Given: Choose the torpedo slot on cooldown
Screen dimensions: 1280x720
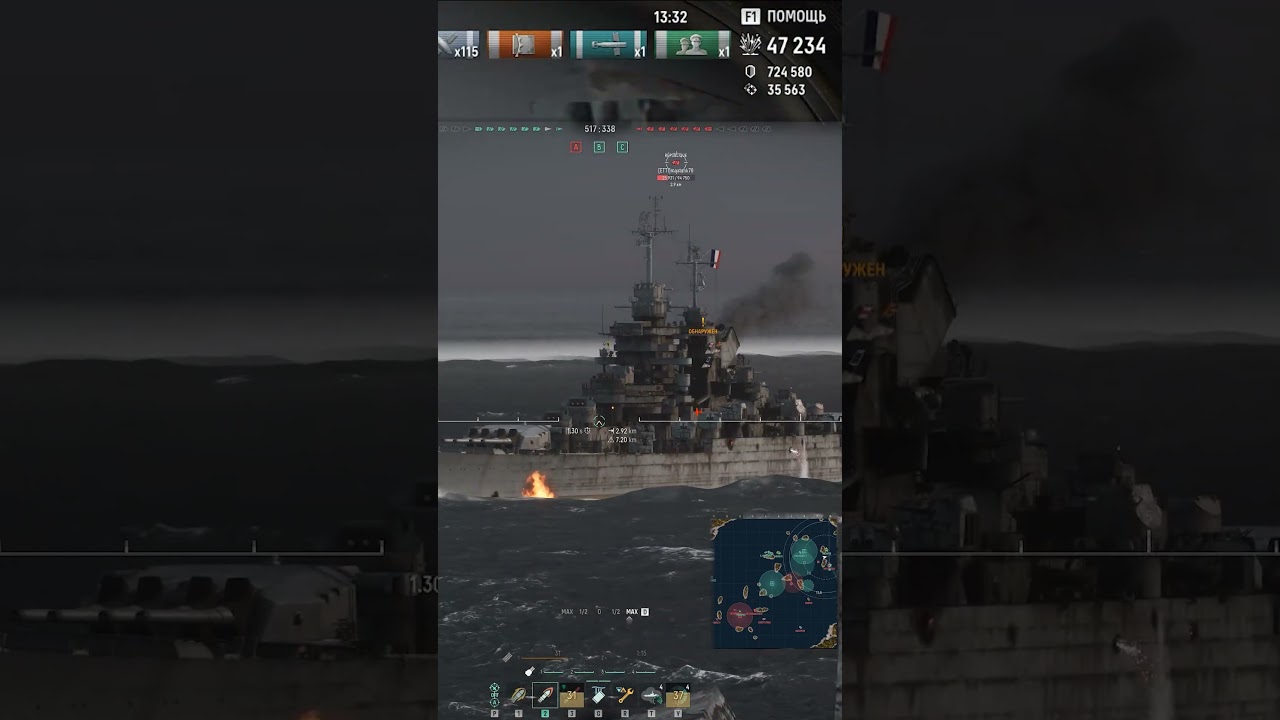Looking at the screenshot, I should point(572,695).
